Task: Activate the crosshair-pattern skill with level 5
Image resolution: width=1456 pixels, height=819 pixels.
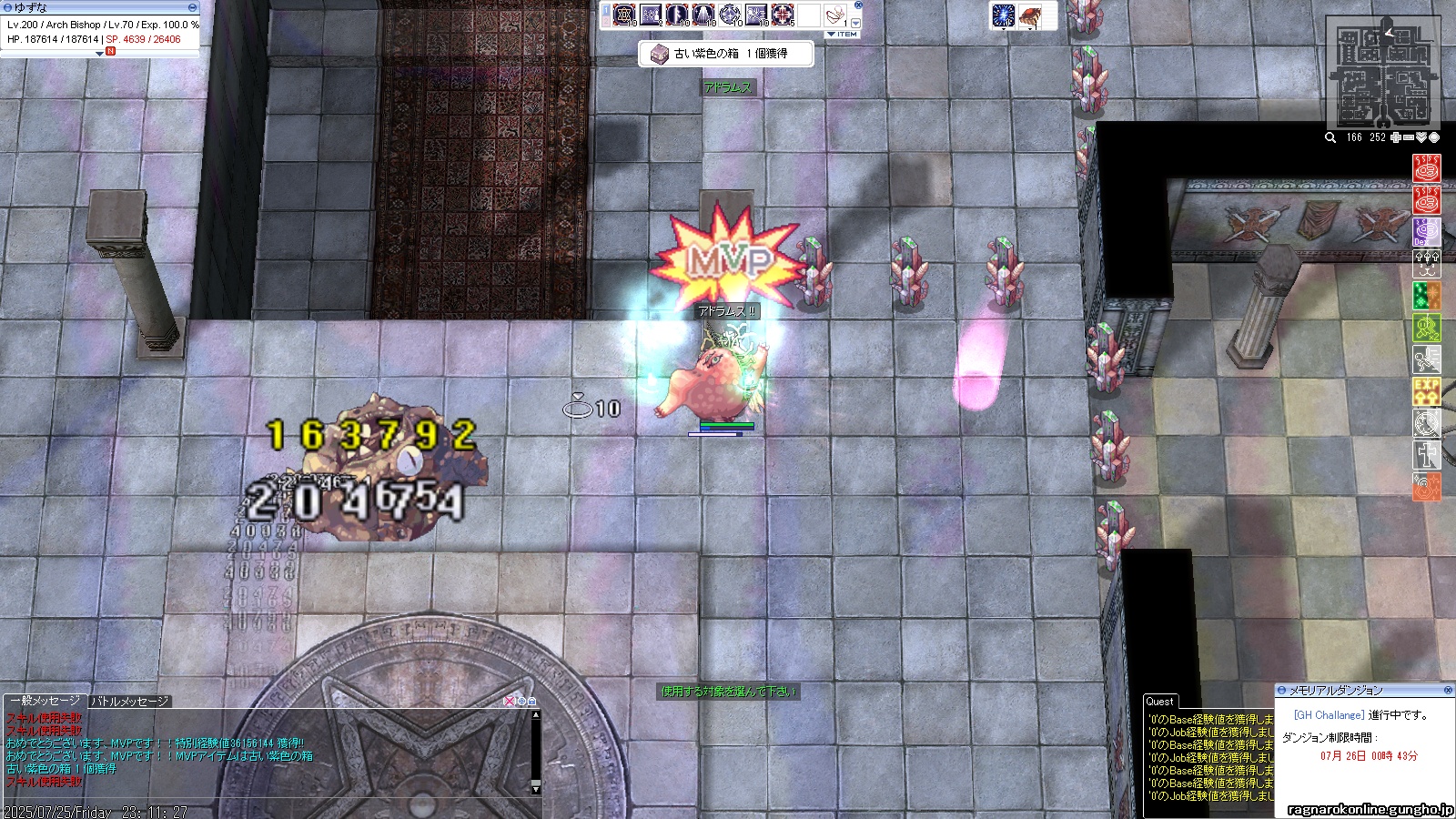Action: pyautogui.click(x=783, y=15)
